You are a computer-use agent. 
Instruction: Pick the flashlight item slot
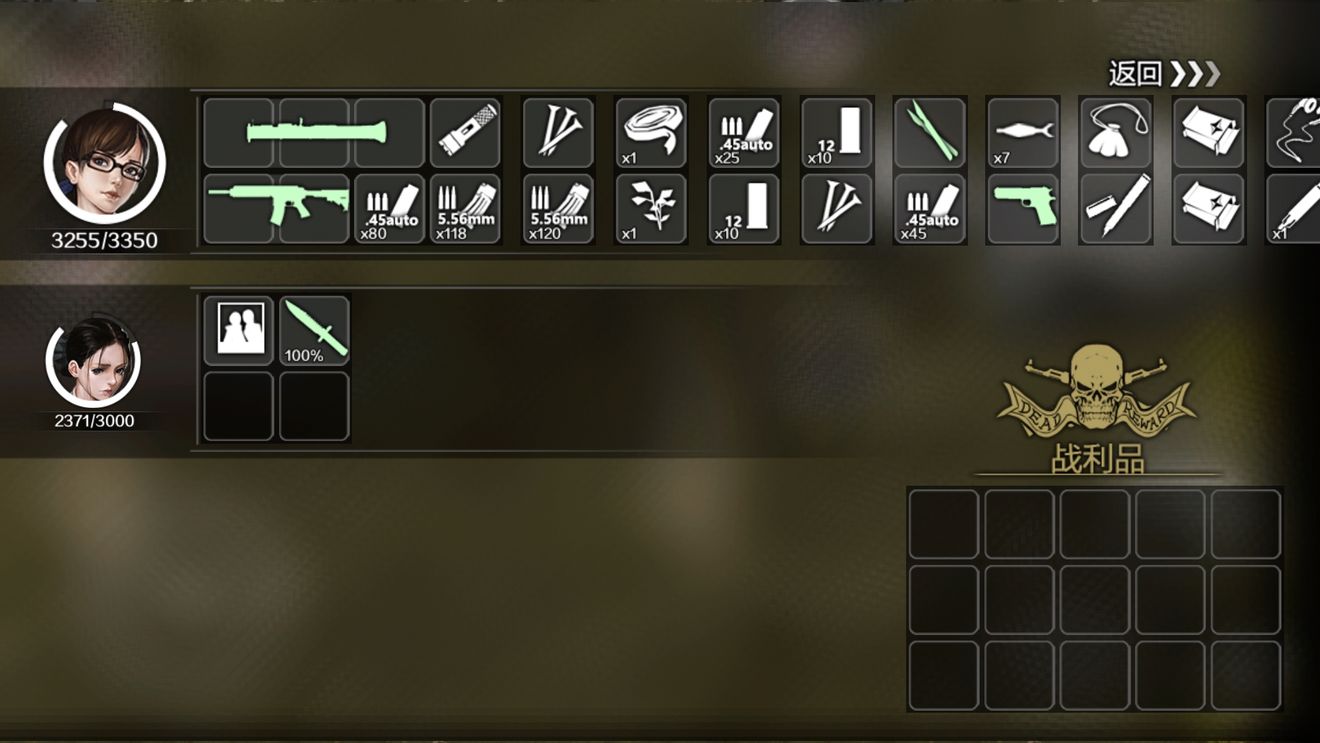tap(465, 132)
